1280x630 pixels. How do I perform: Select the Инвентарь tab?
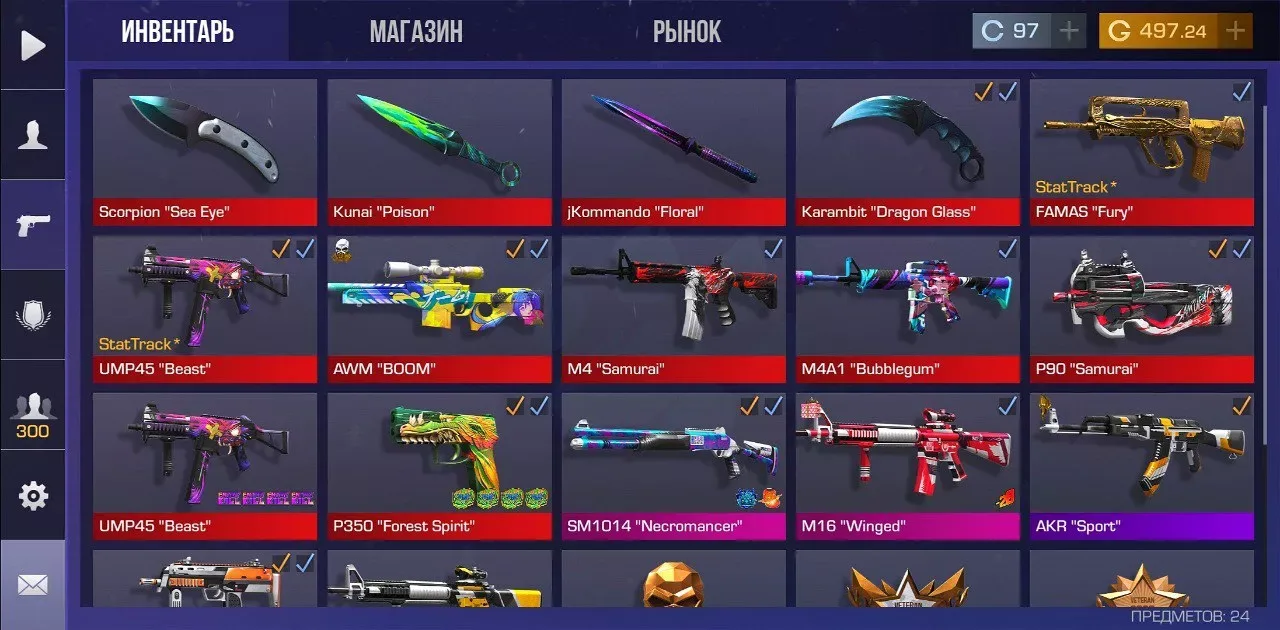(178, 32)
